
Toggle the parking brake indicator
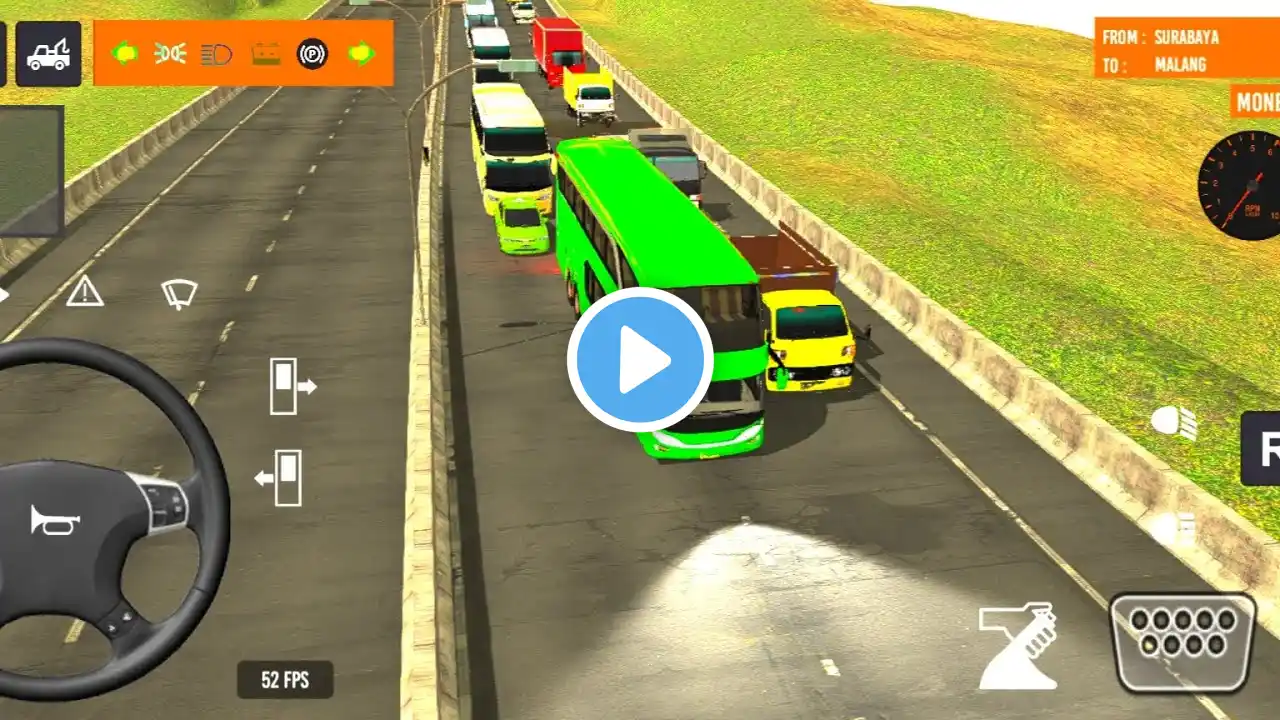(312, 54)
